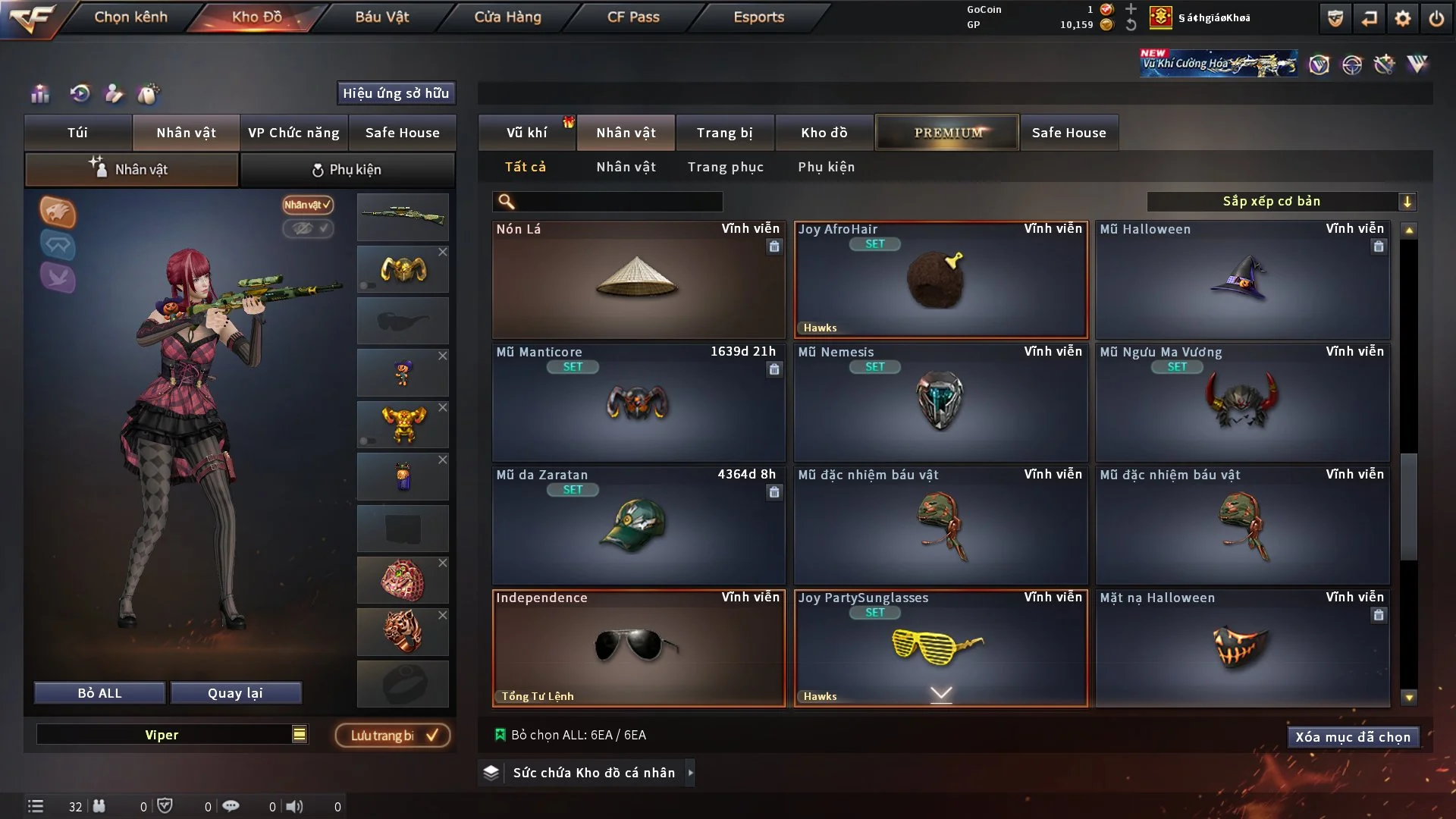Switch to the Báu Vật menu tab
1456x819 pixels.
[381, 17]
